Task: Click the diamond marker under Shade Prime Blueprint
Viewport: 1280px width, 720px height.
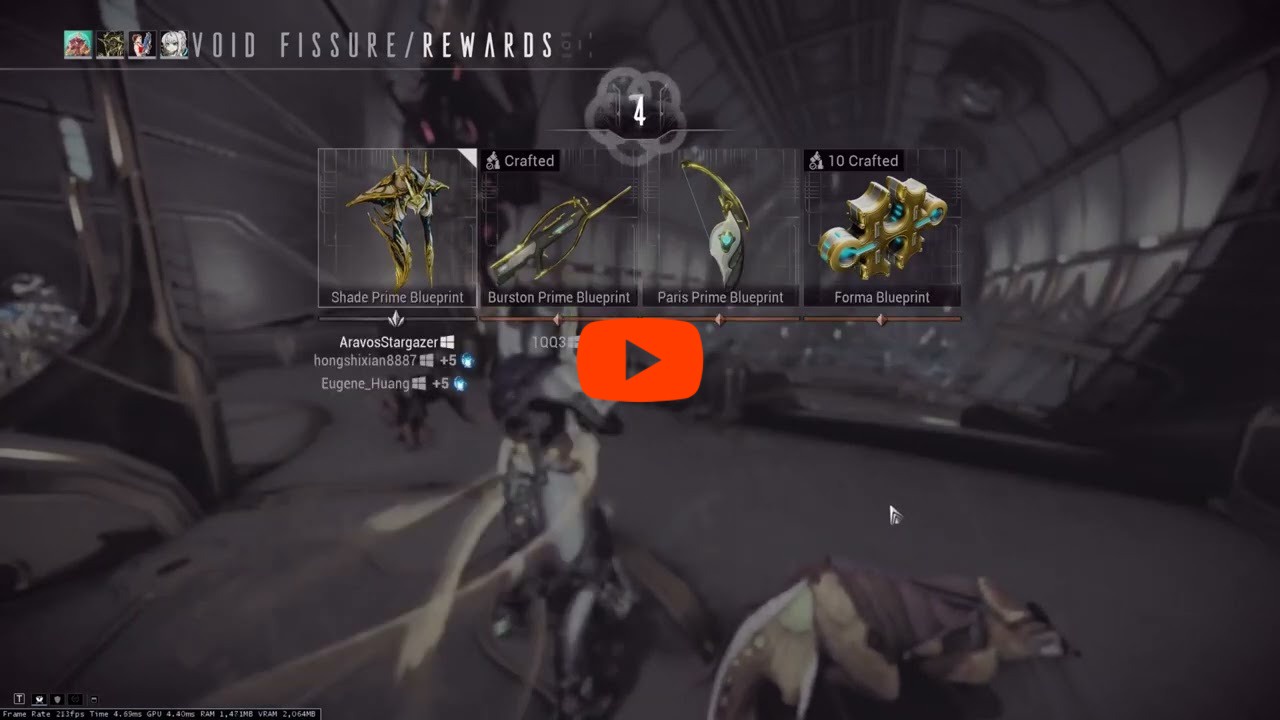Action: pos(396,318)
